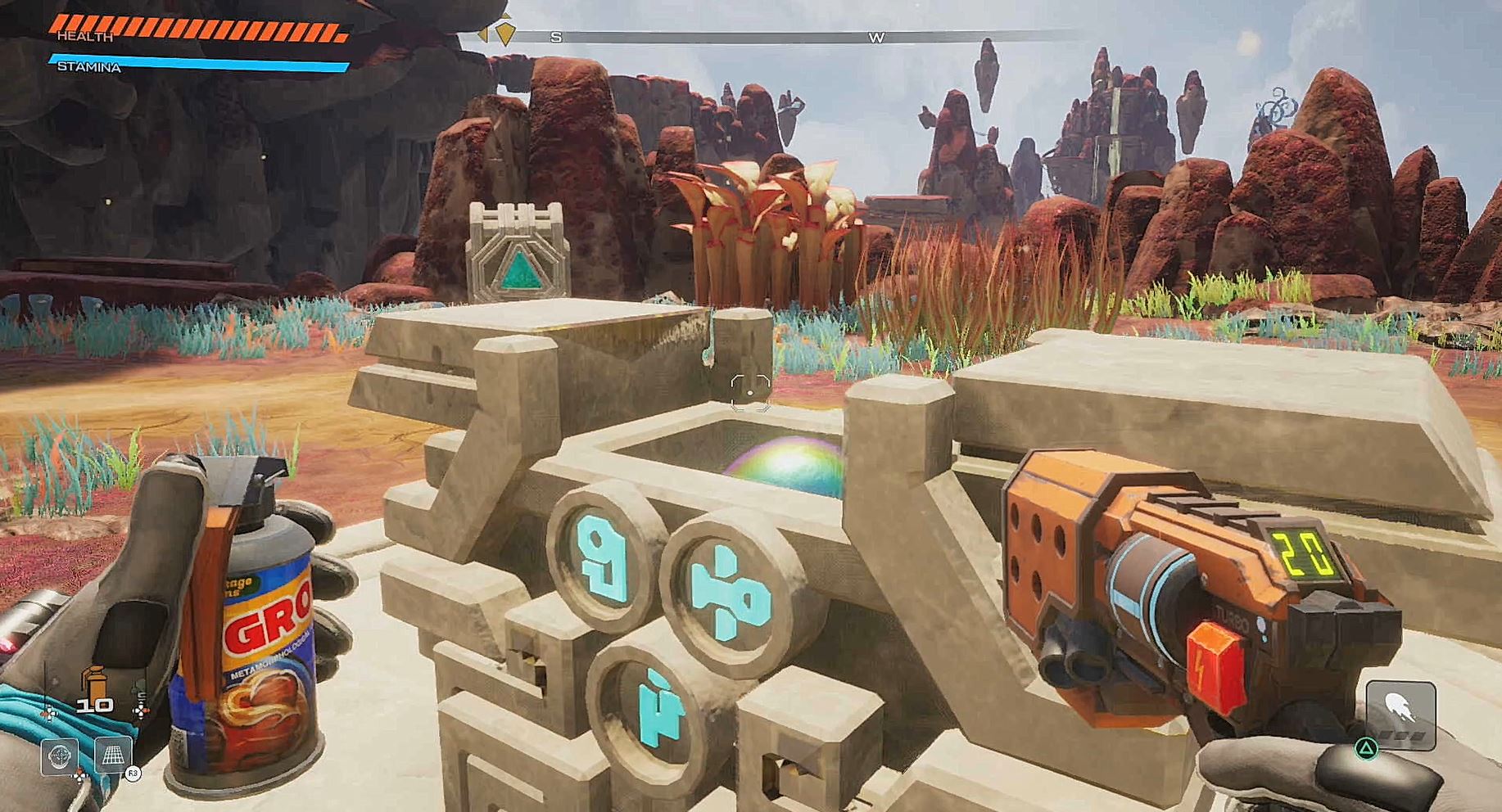Viewport: 1502px width, 812px height.
Task: Click the grenade count number 10
Action: click(x=95, y=705)
